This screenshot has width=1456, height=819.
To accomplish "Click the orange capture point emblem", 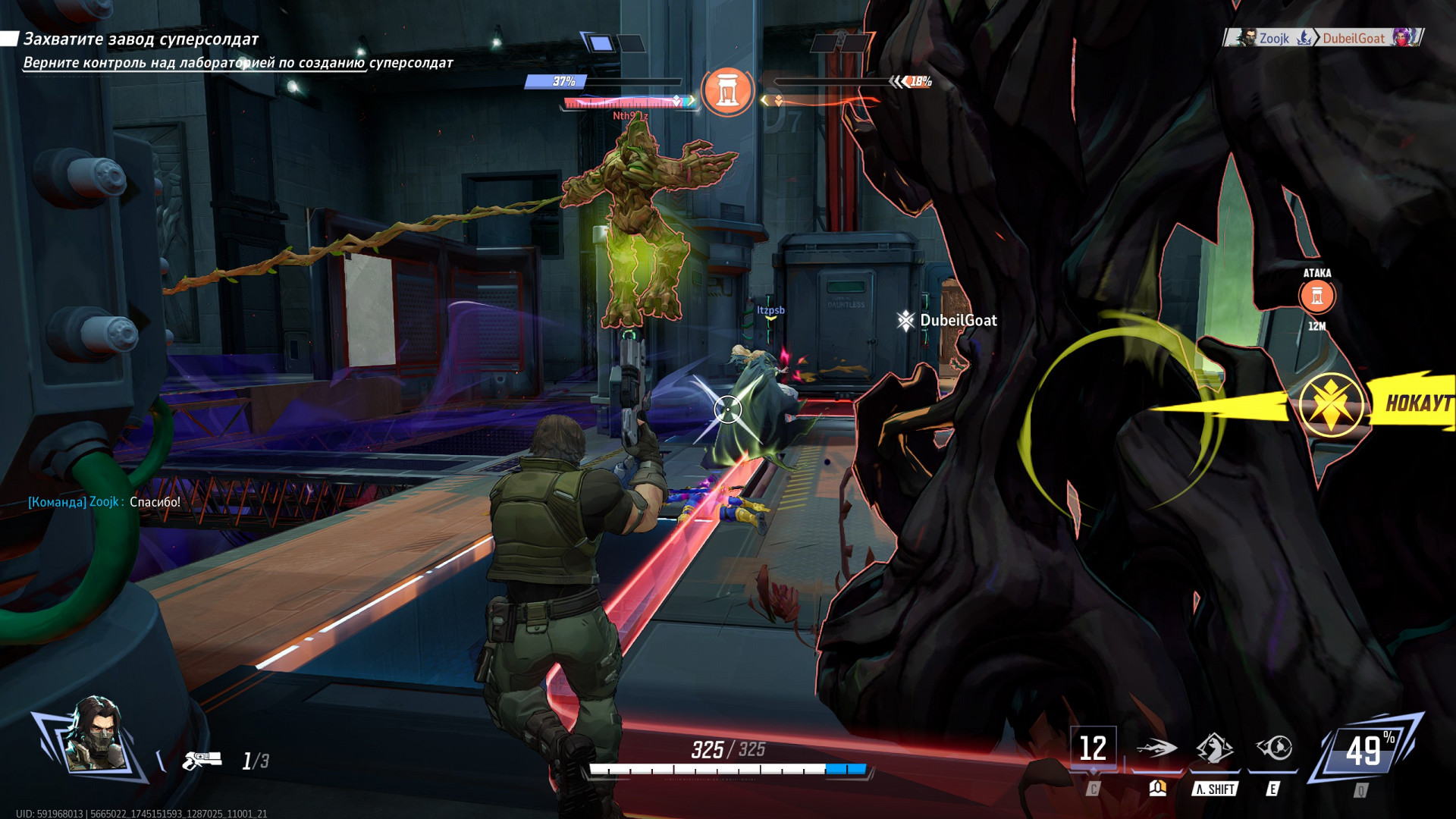I will (x=727, y=91).
